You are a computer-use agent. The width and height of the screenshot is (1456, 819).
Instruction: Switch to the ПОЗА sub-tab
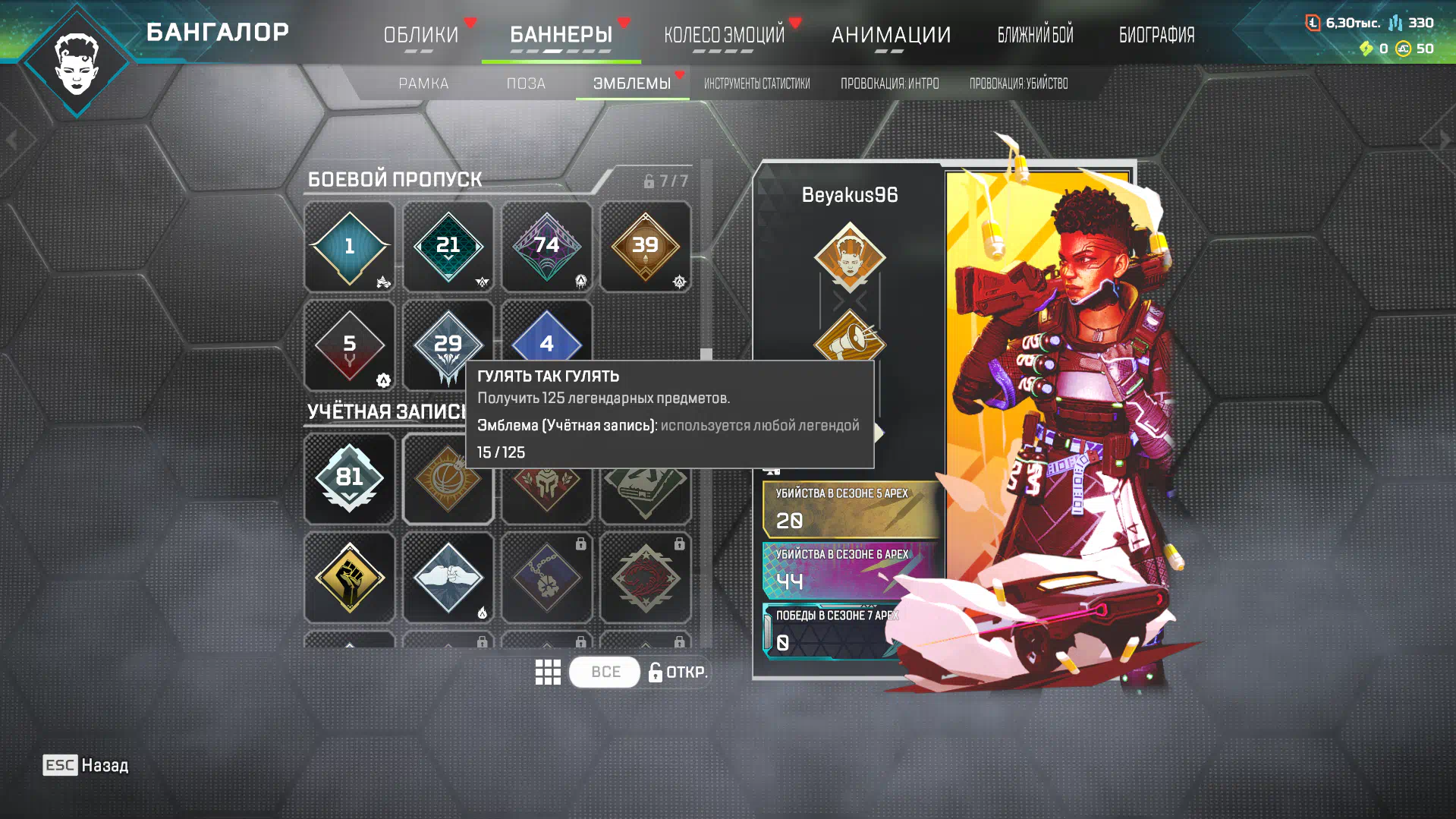pyautogui.click(x=526, y=83)
